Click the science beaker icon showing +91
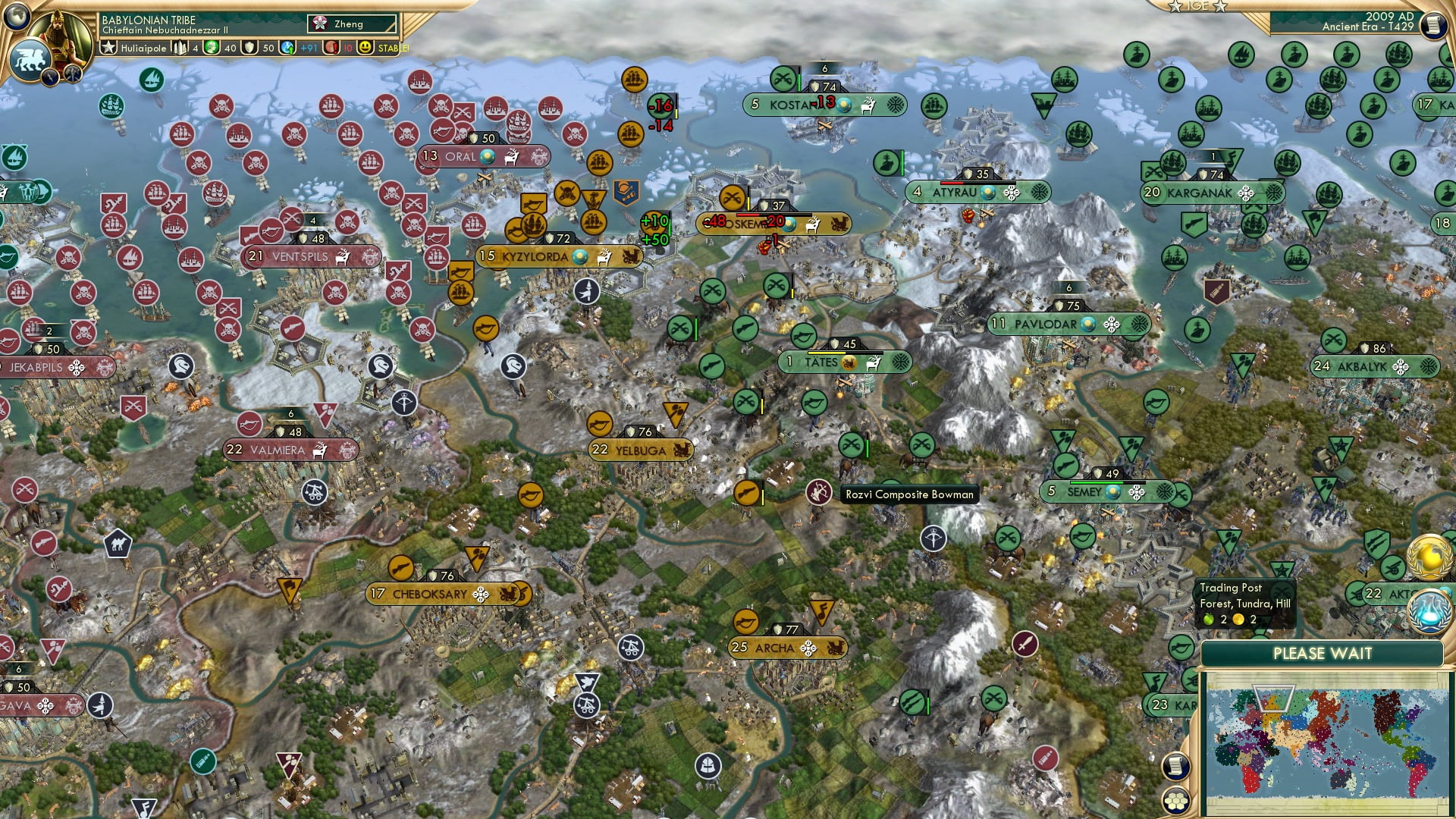This screenshot has height=819, width=1456. click(287, 48)
